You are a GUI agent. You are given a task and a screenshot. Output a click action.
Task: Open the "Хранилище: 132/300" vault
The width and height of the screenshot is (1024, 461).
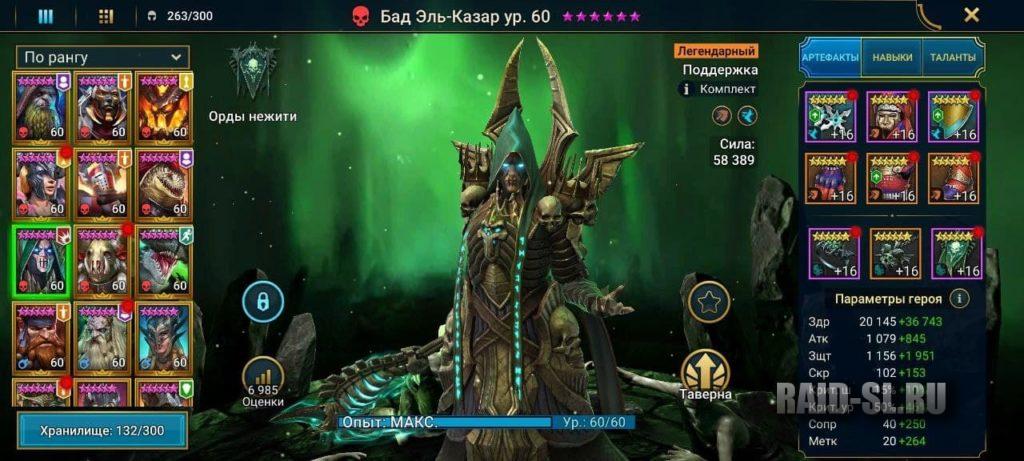click(x=102, y=429)
